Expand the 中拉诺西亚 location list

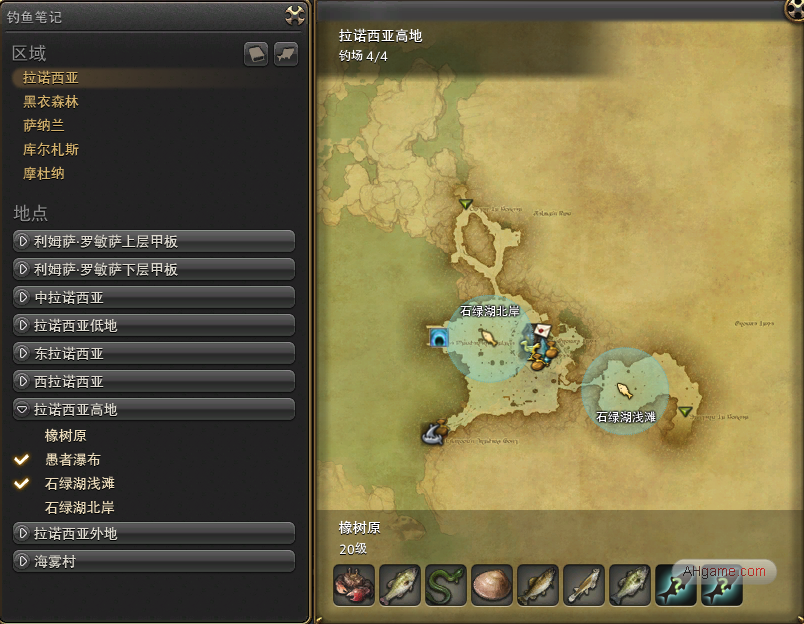[154, 298]
